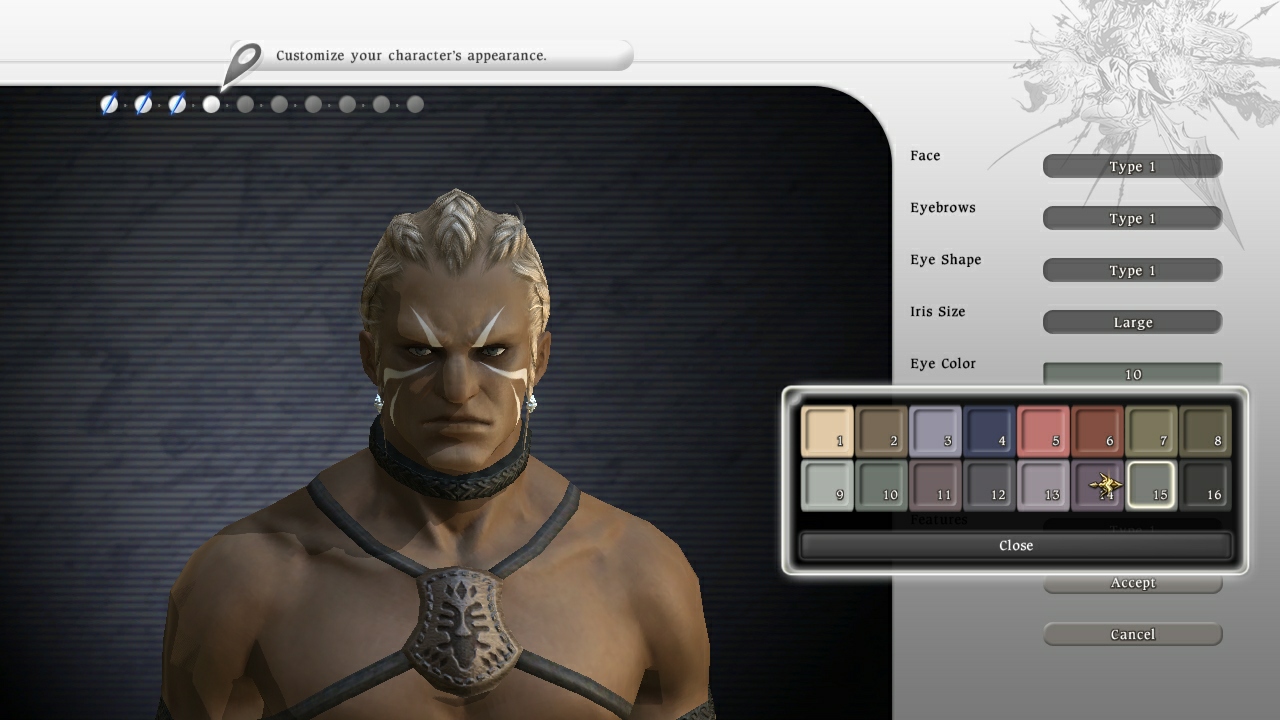Pick dark blue swatch number 4
Screen dimensions: 1280x720
(988, 433)
